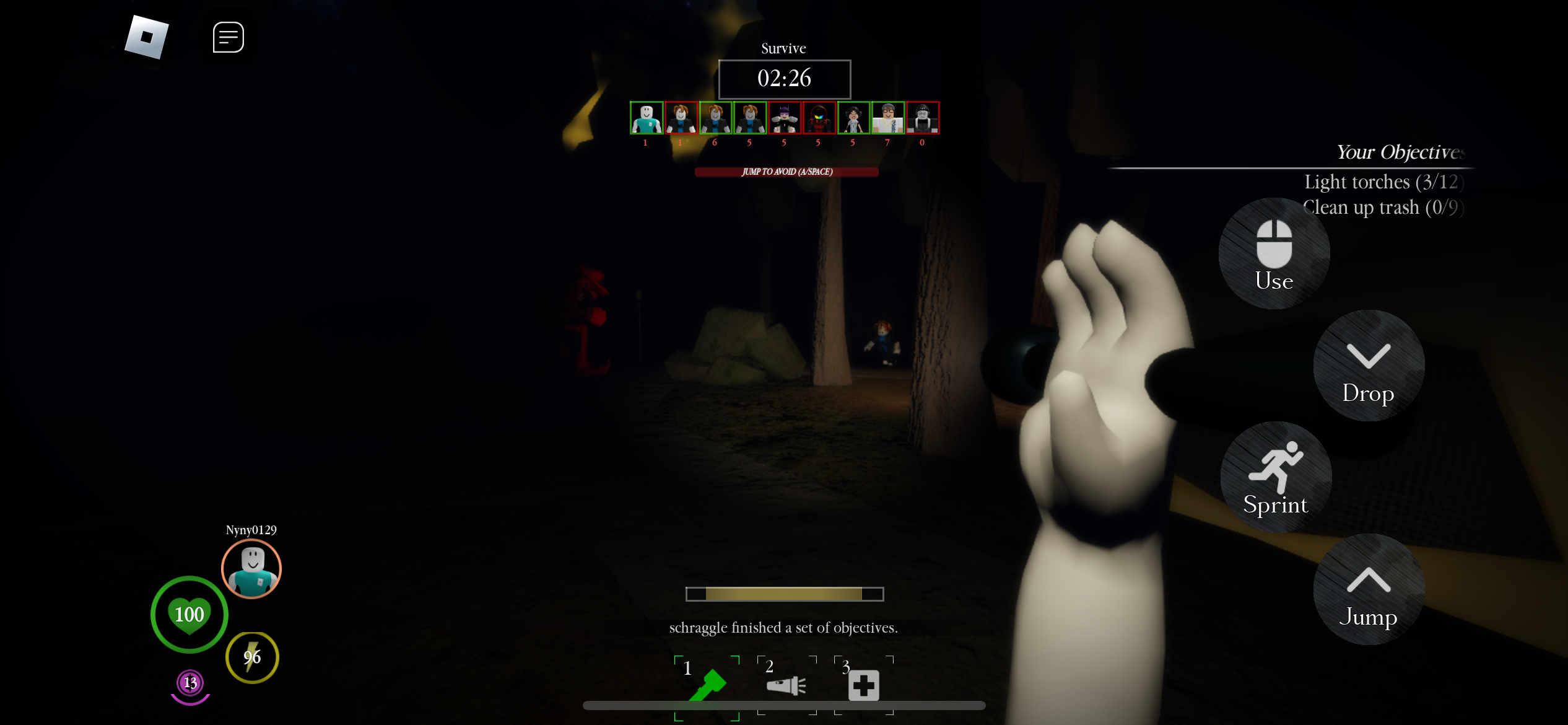Tap the Jump button
This screenshot has width=1568, height=725.
[x=1368, y=590]
